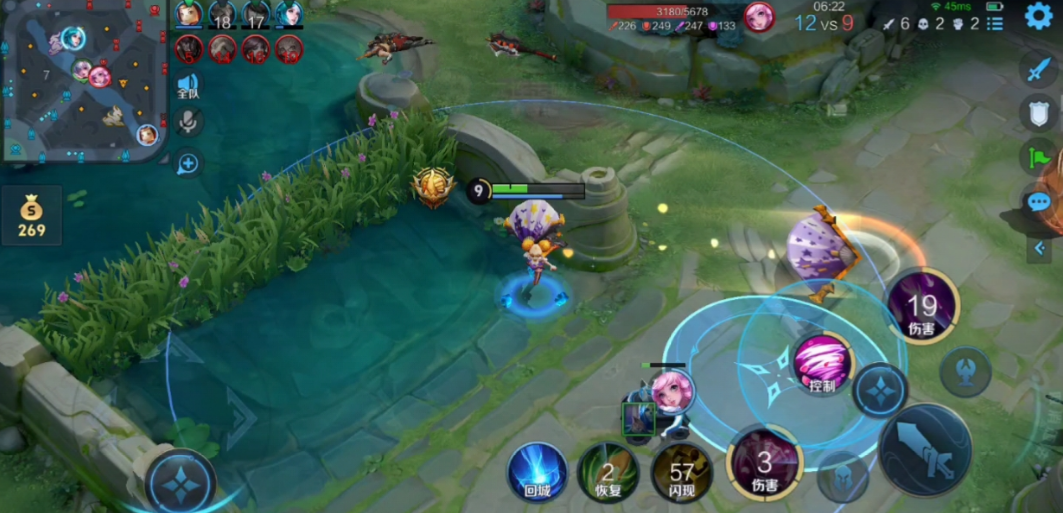Tap the minimap
Image resolution: width=1063 pixels, height=513 pixels.
click(x=84, y=80)
